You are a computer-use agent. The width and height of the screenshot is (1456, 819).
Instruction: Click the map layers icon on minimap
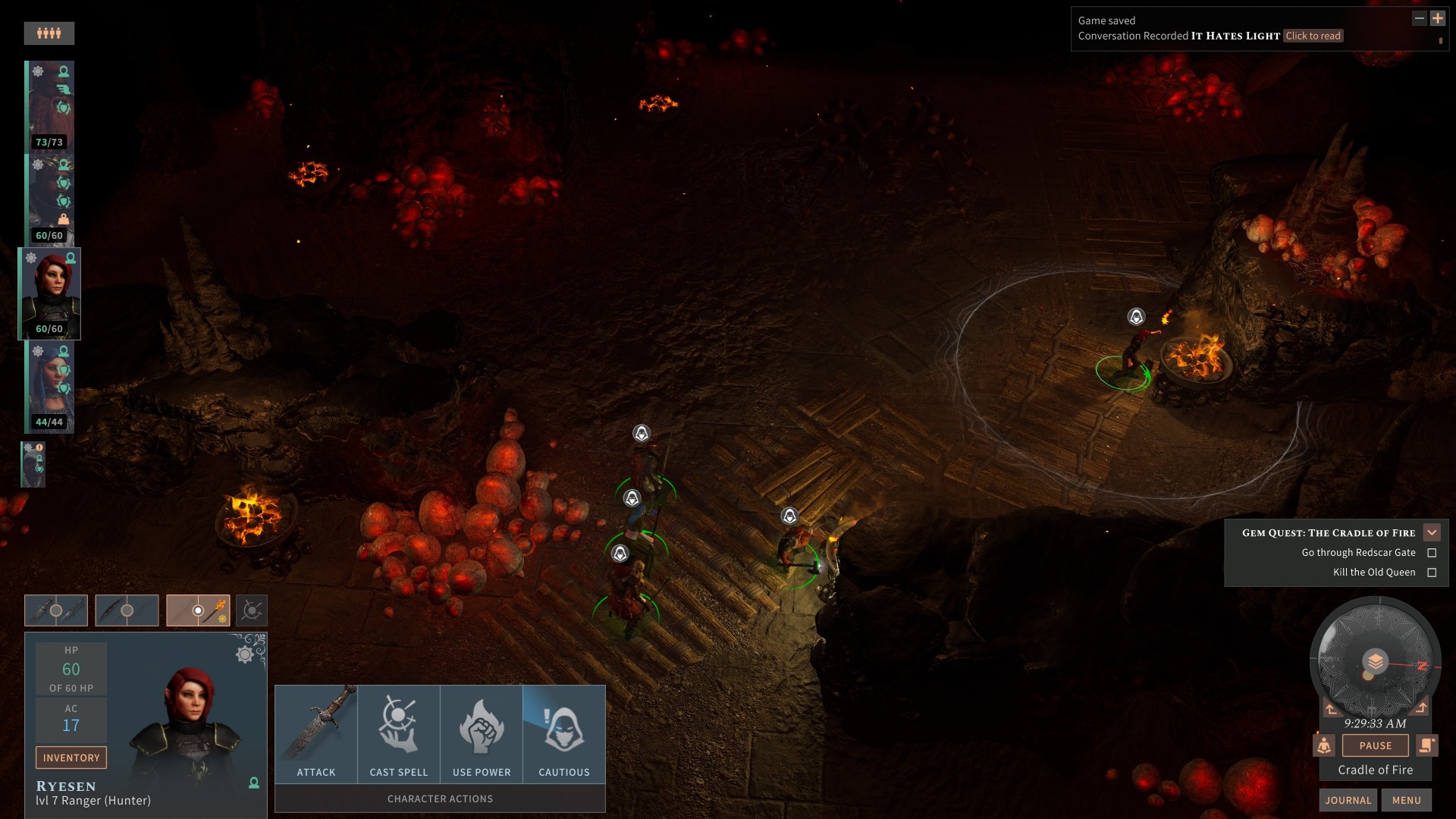pyautogui.click(x=1375, y=661)
